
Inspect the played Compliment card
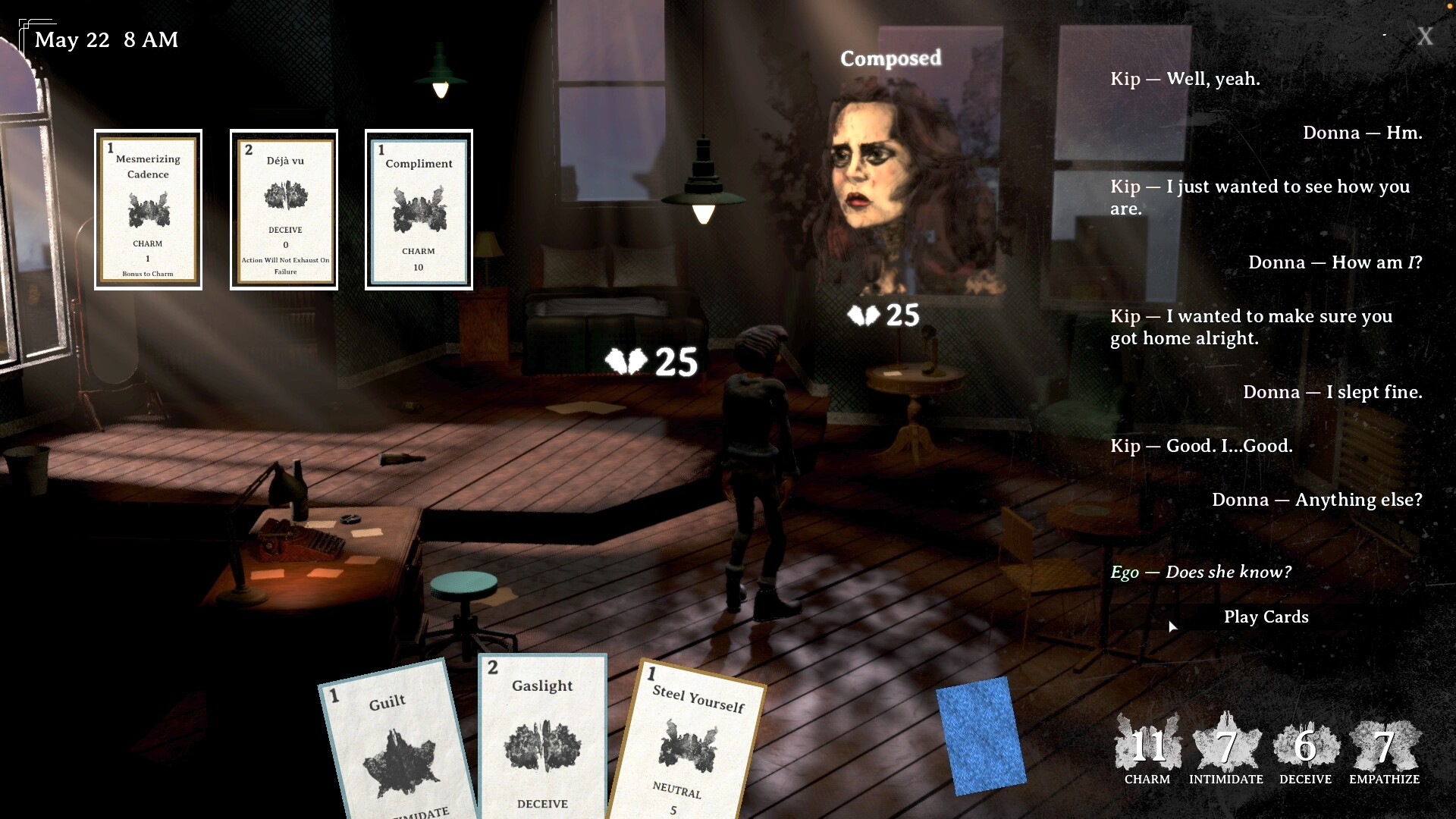coord(418,210)
